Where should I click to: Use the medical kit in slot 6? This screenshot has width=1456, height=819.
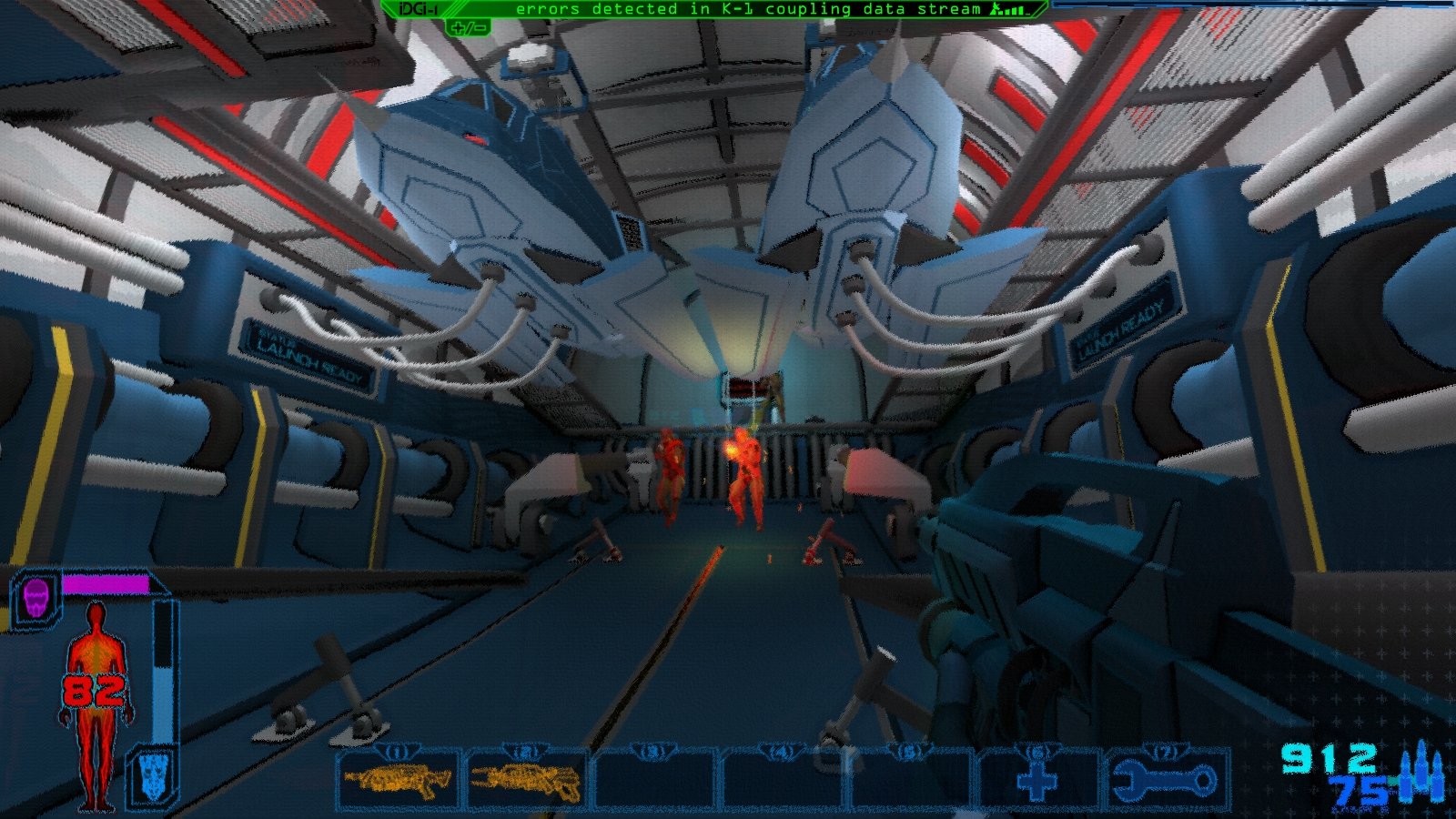pos(1036,779)
